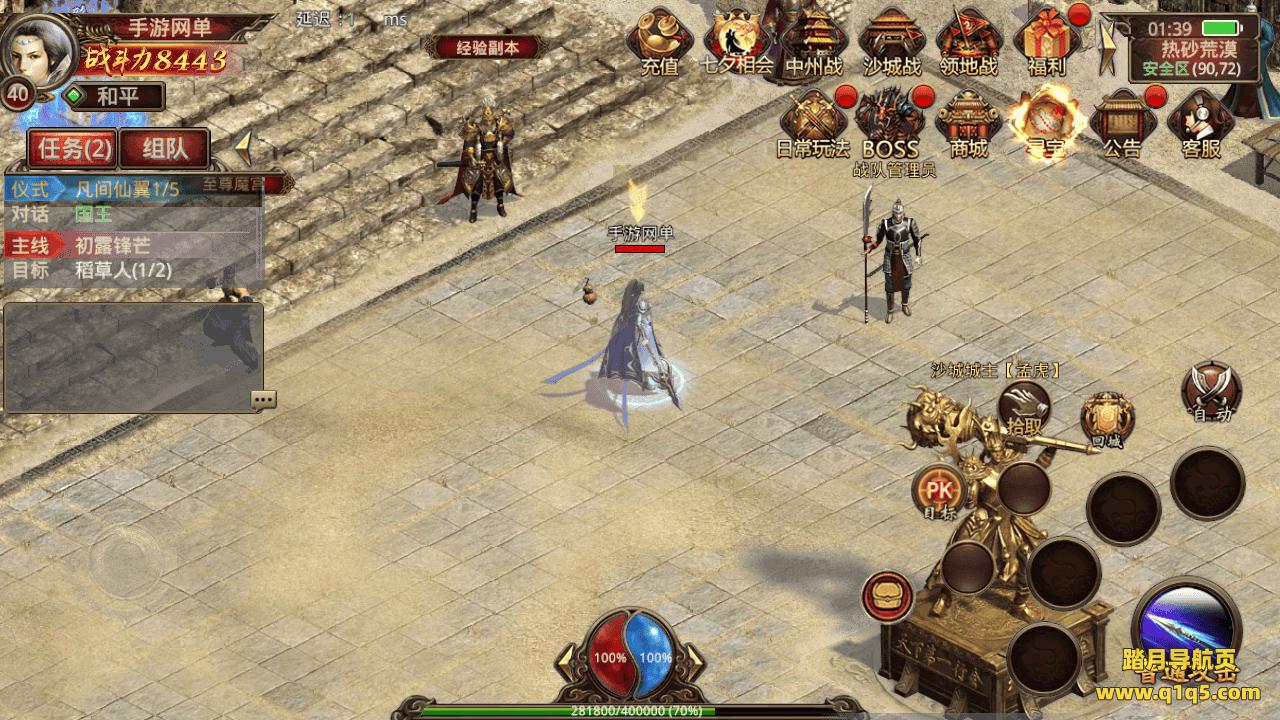Enter the 经验副本 experience dungeon
The width and height of the screenshot is (1280, 720).
[487, 47]
